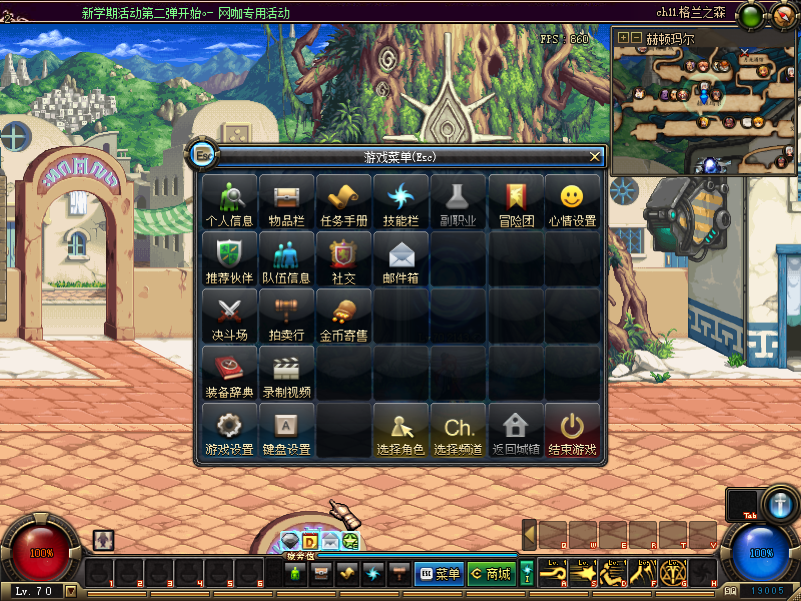Open the 物品栏 inventory
Image resolution: width=801 pixels, height=601 pixels.
[287, 203]
